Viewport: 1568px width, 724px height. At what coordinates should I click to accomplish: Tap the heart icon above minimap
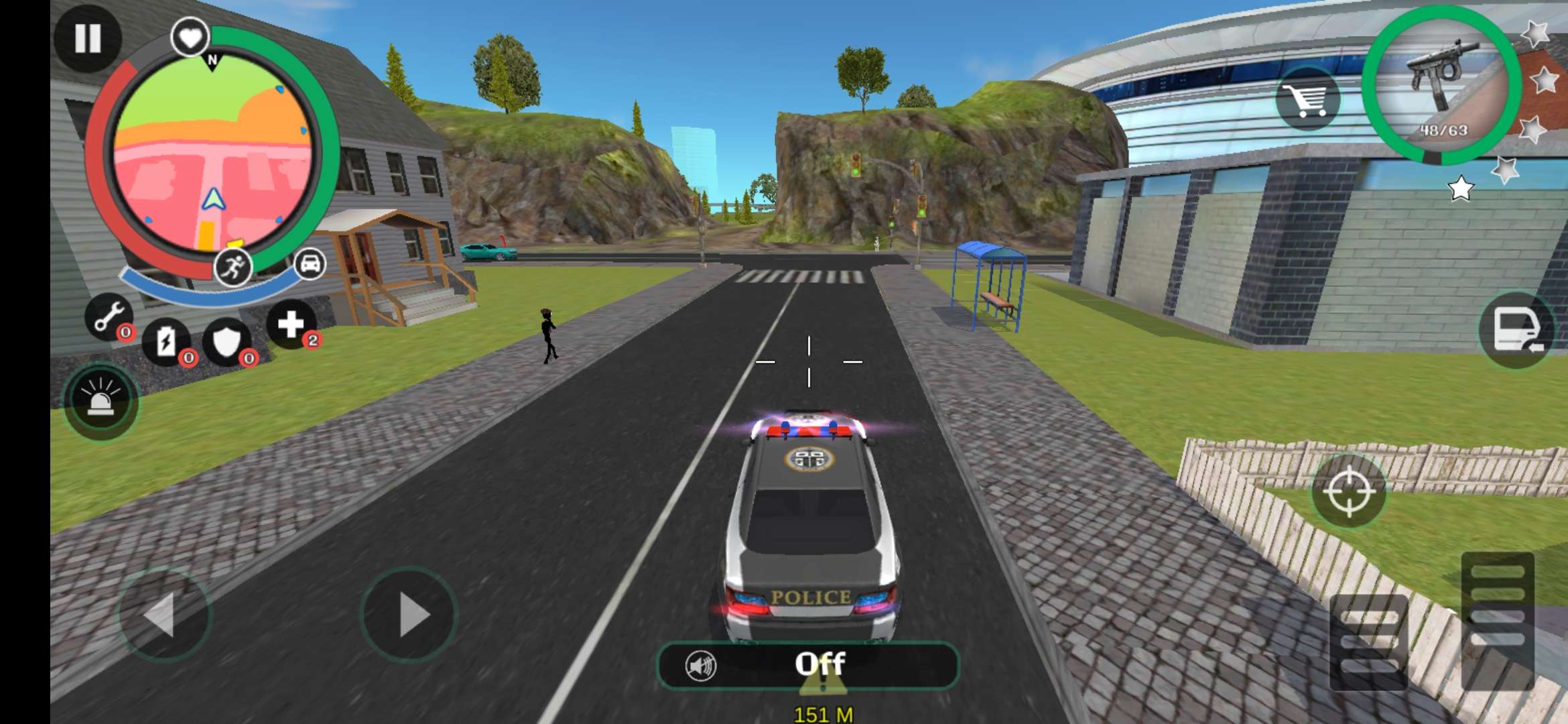pos(190,37)
